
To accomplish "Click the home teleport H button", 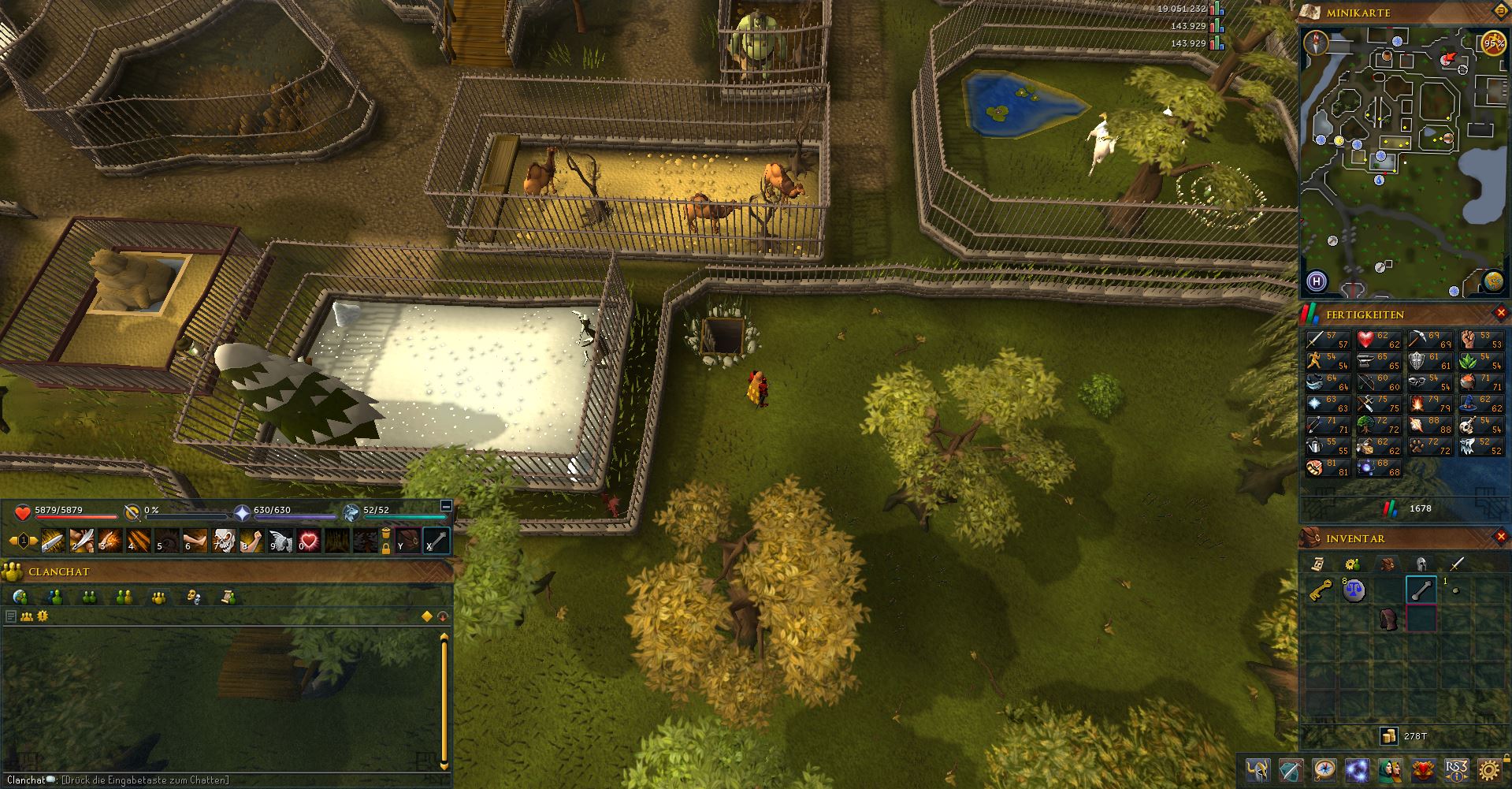I will (1317, 281).
